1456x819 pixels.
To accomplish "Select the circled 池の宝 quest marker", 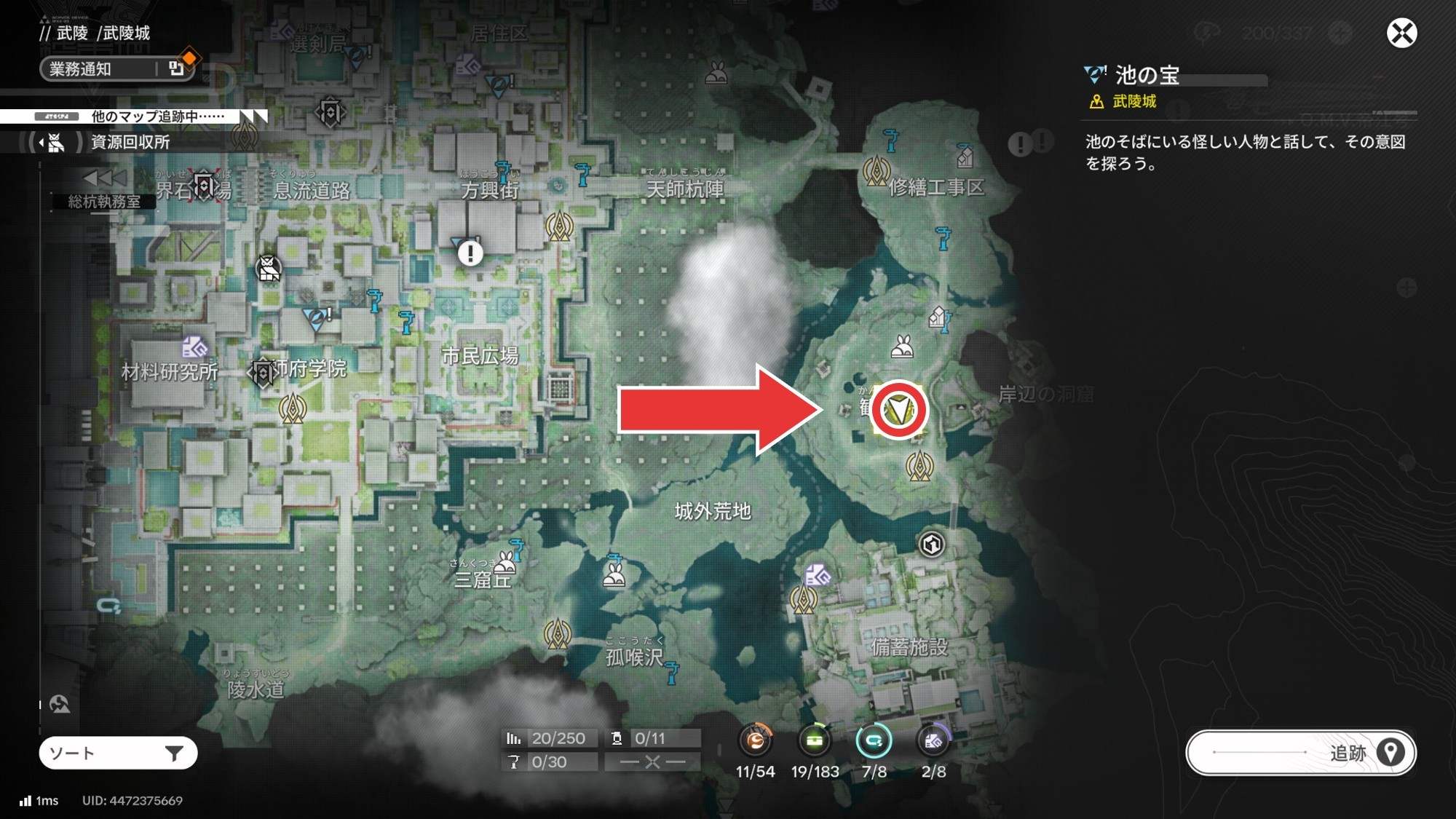I will click(x=898, y=410).
